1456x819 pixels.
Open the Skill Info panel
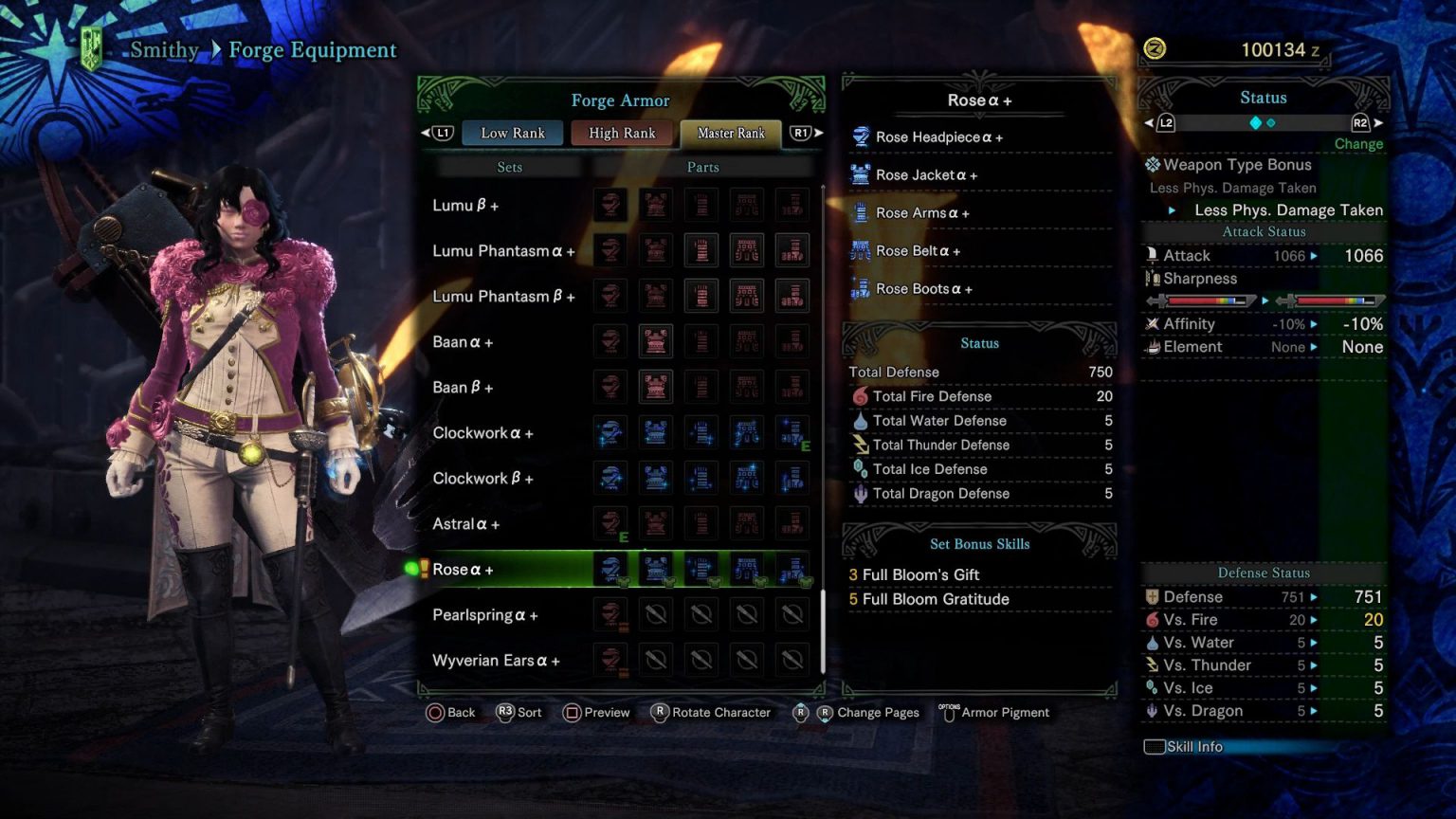(1185, 746)
